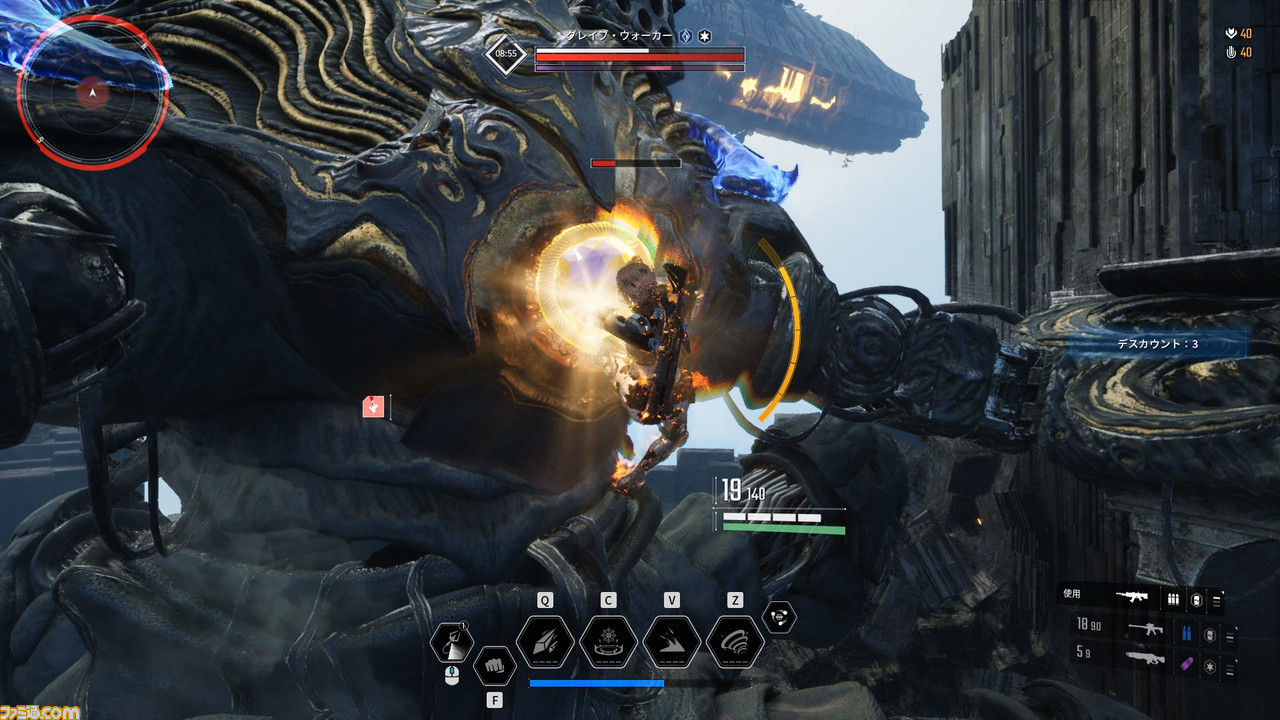Click the red objective marker icon

pyautogui.click(x=374, y=406)
